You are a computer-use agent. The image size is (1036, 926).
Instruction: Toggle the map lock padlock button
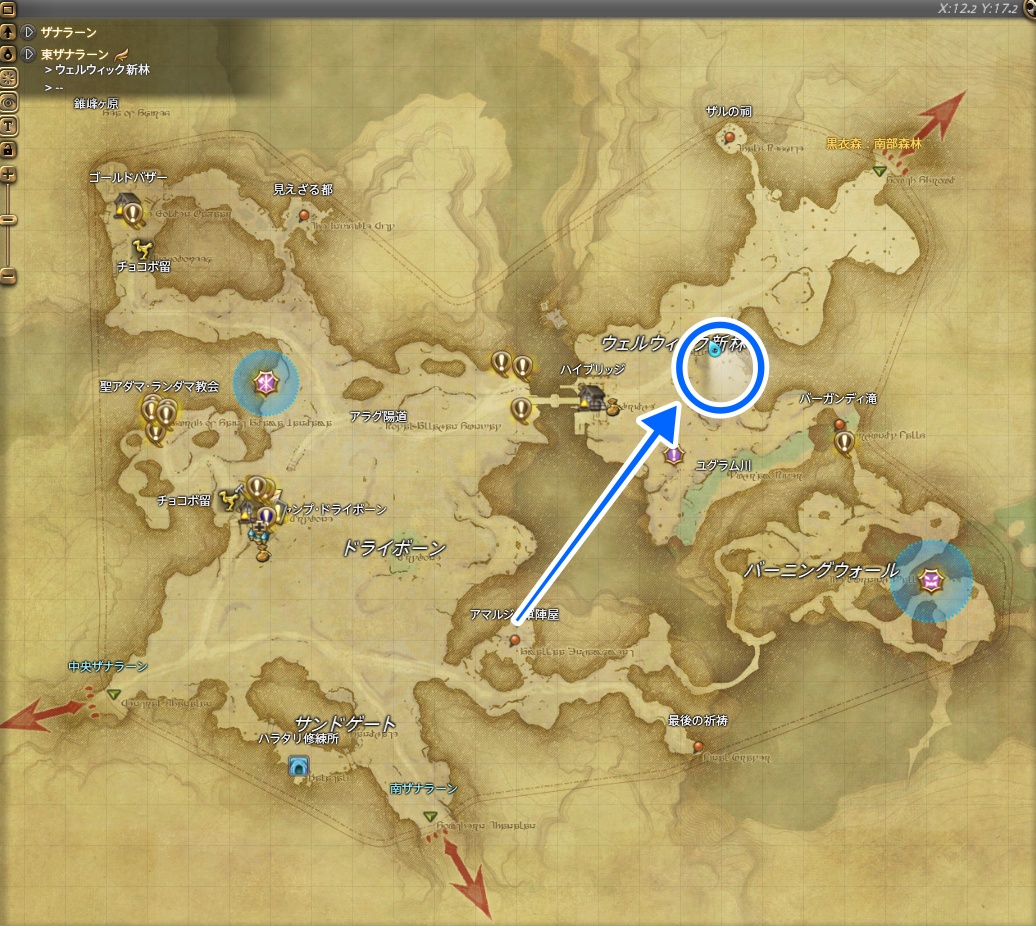[8, 149]
